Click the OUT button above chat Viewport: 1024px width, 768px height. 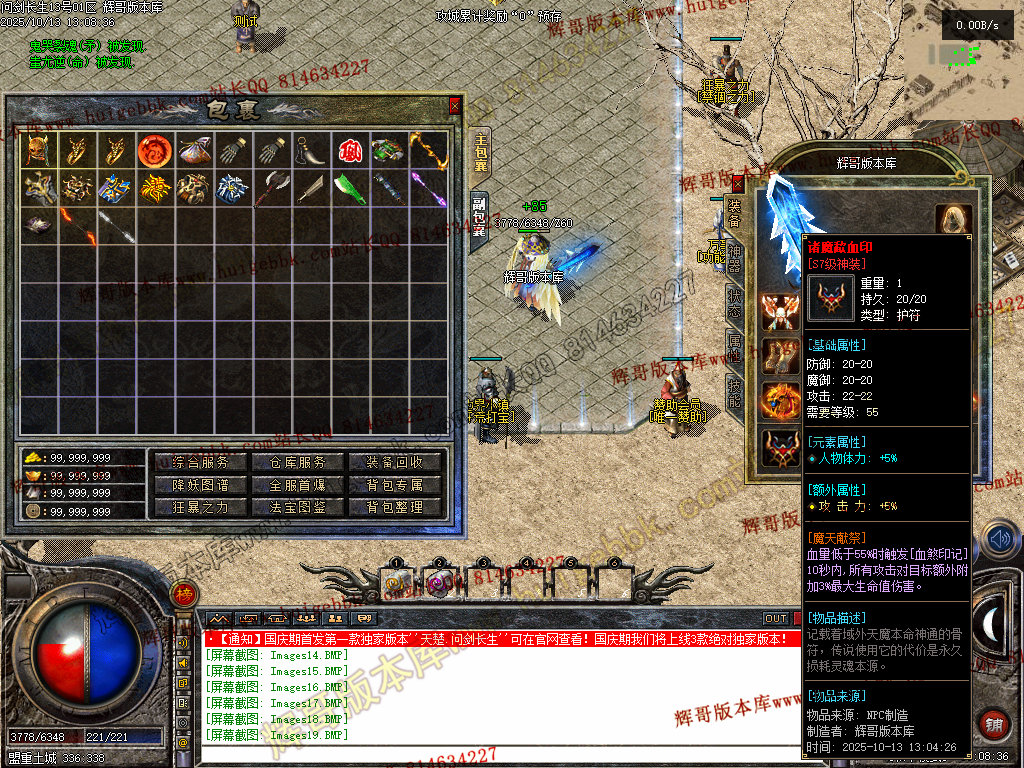click(776, 619)
